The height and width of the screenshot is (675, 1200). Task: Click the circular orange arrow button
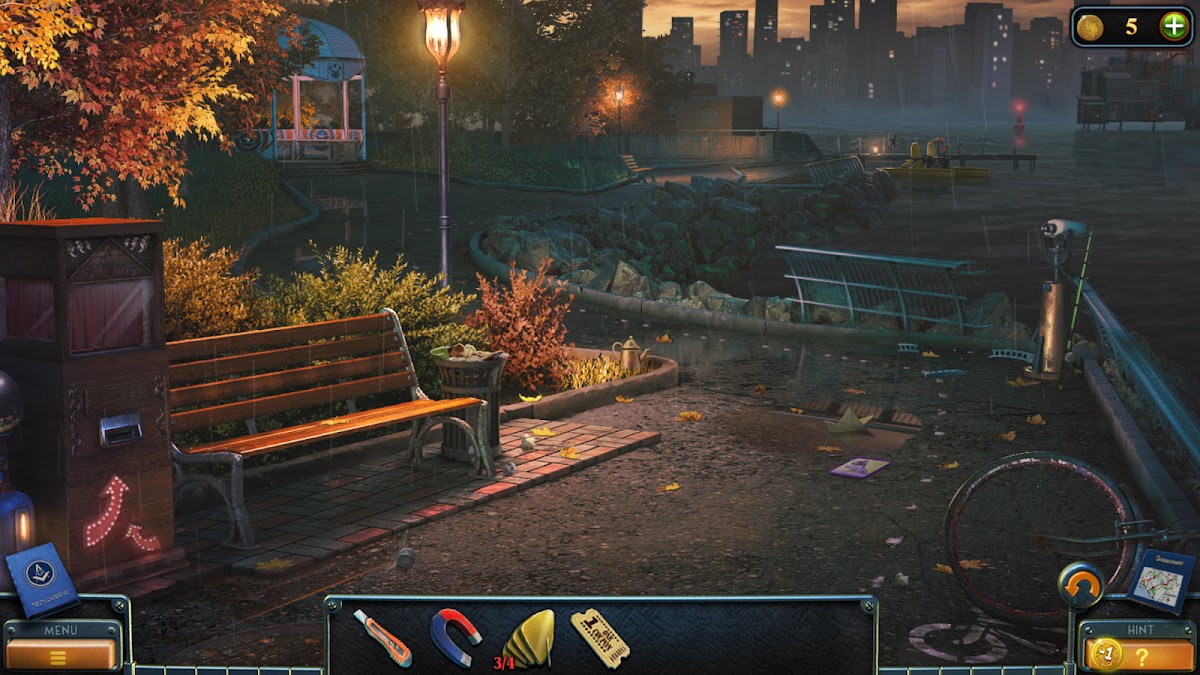(x=1080, y=585)
